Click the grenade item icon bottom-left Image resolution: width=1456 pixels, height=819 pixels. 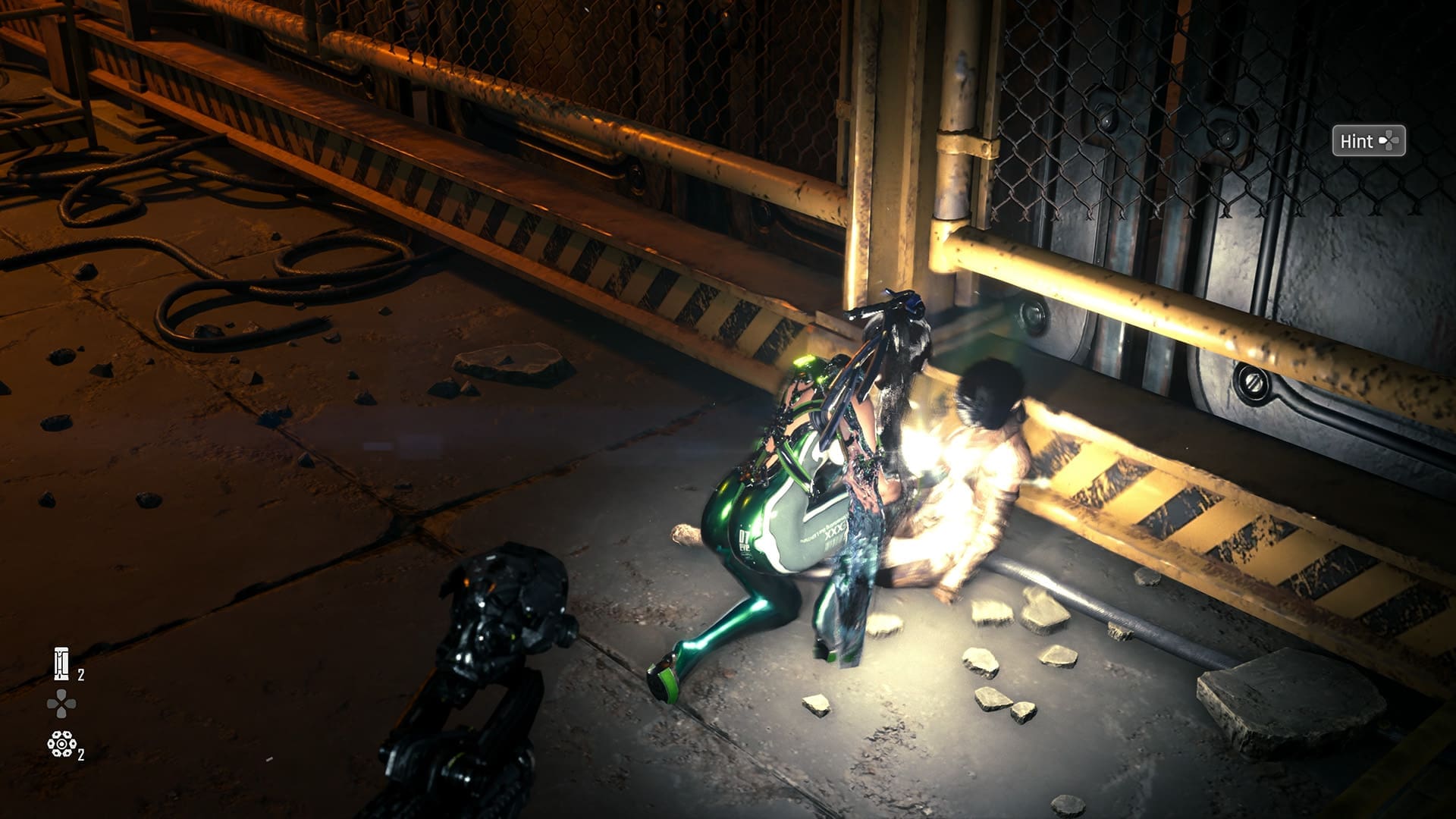(61, 743)
